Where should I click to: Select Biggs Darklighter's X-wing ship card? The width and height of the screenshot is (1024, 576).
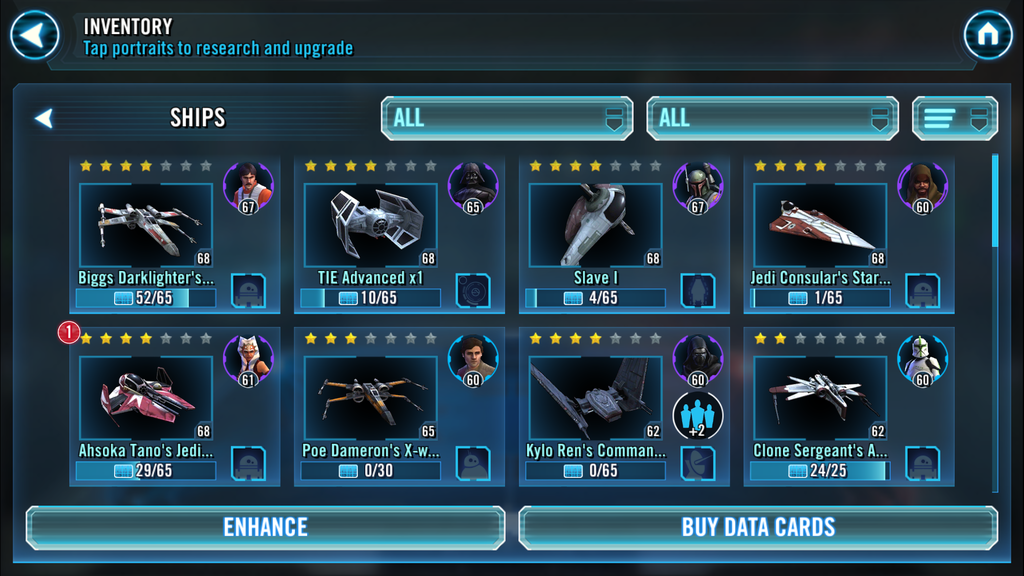coord(146,225)
